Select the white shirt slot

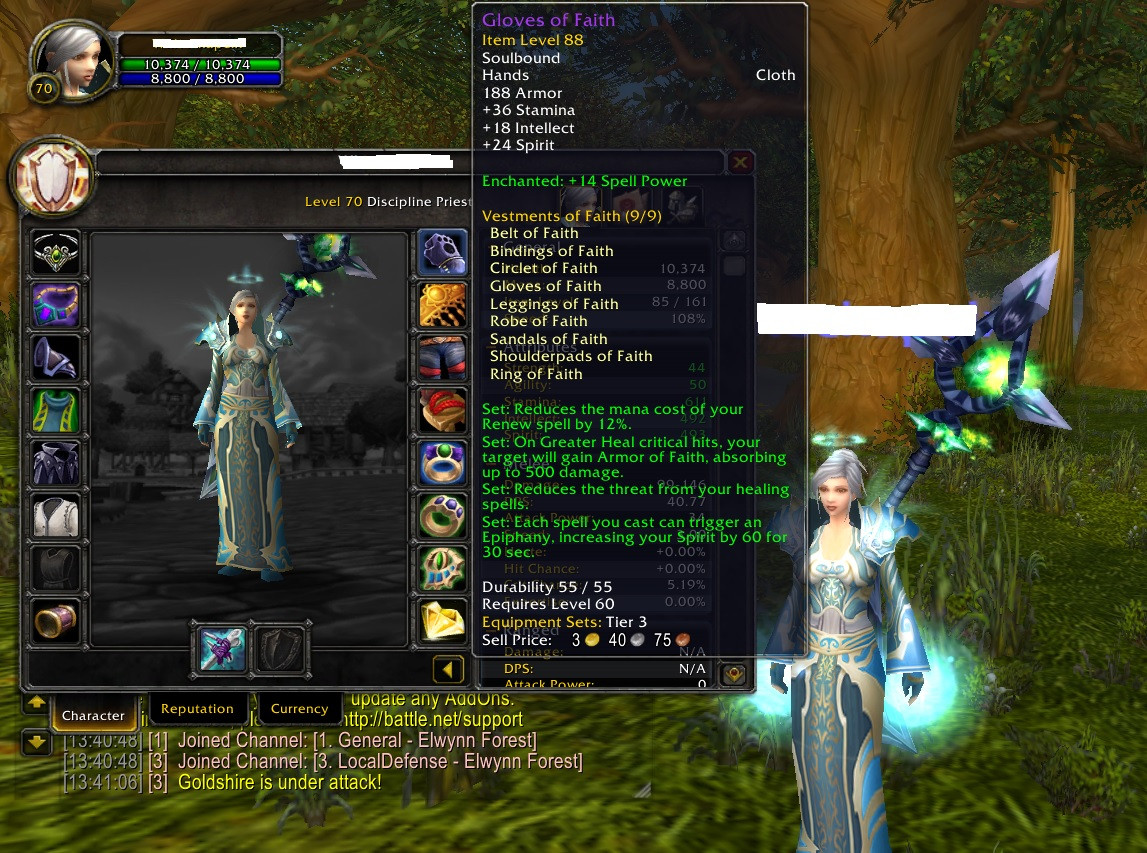coord(56,515)
